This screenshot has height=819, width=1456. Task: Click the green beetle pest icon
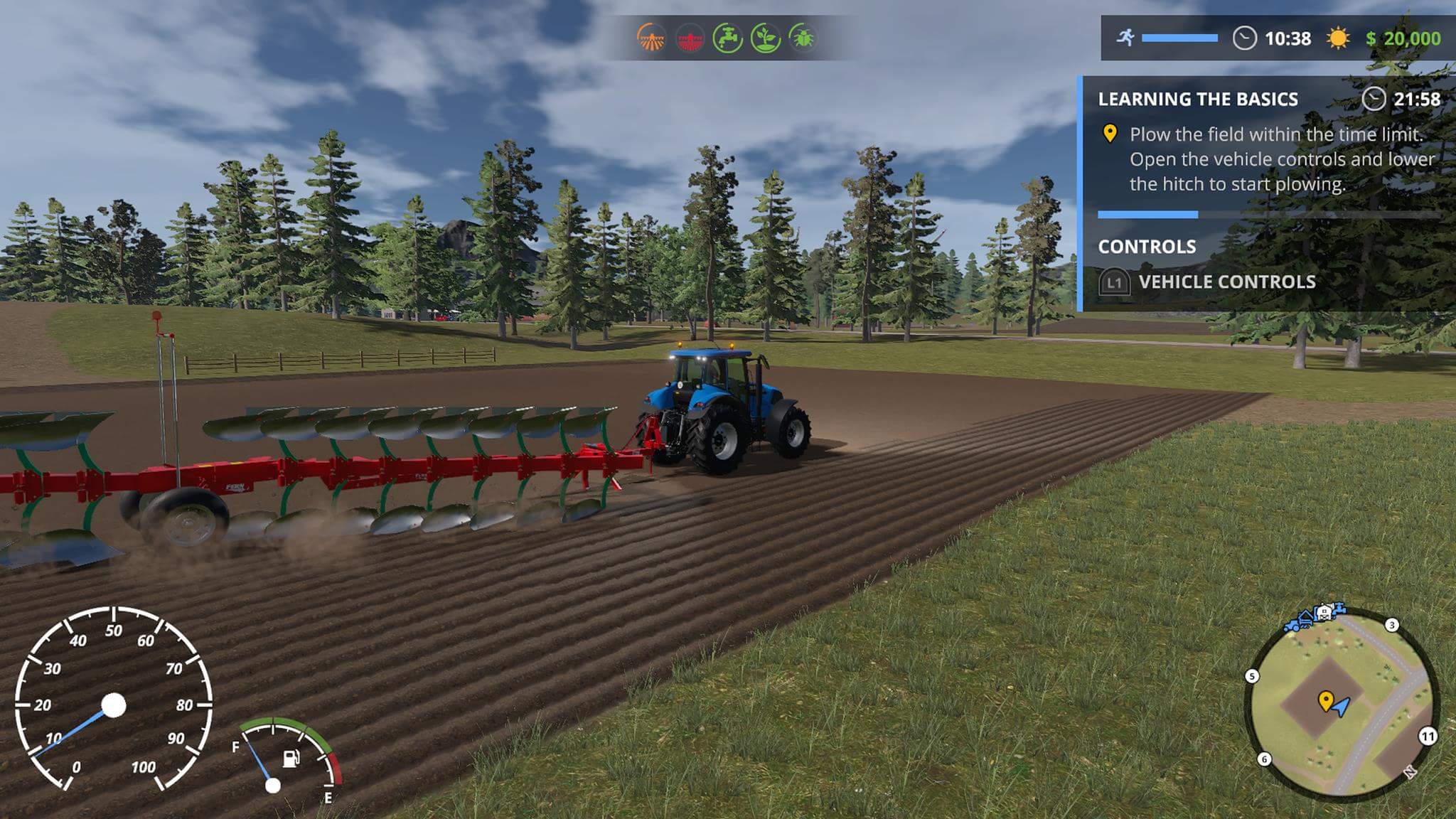(803, 38)
